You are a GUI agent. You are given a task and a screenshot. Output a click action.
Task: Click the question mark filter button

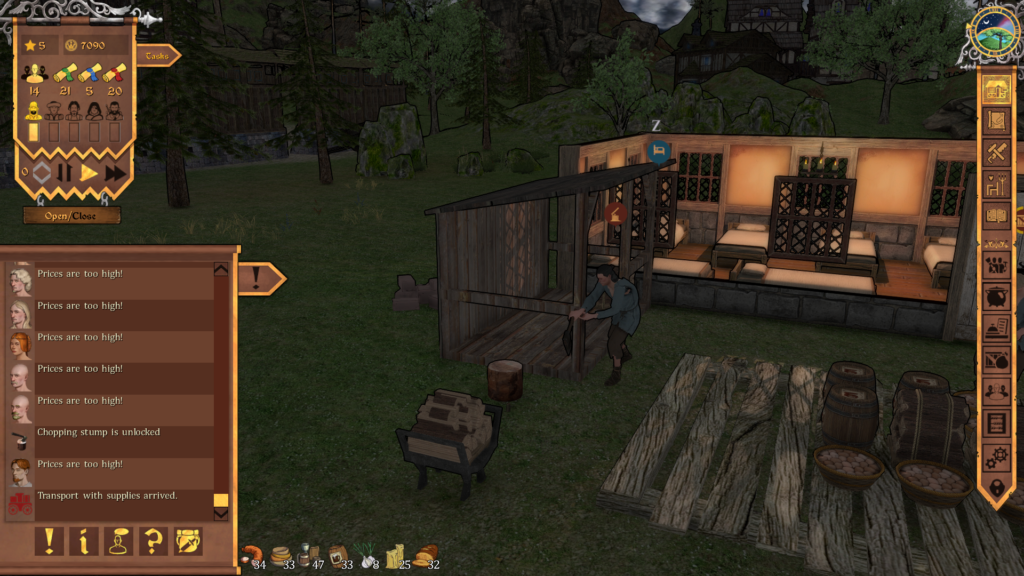[153, 541]
